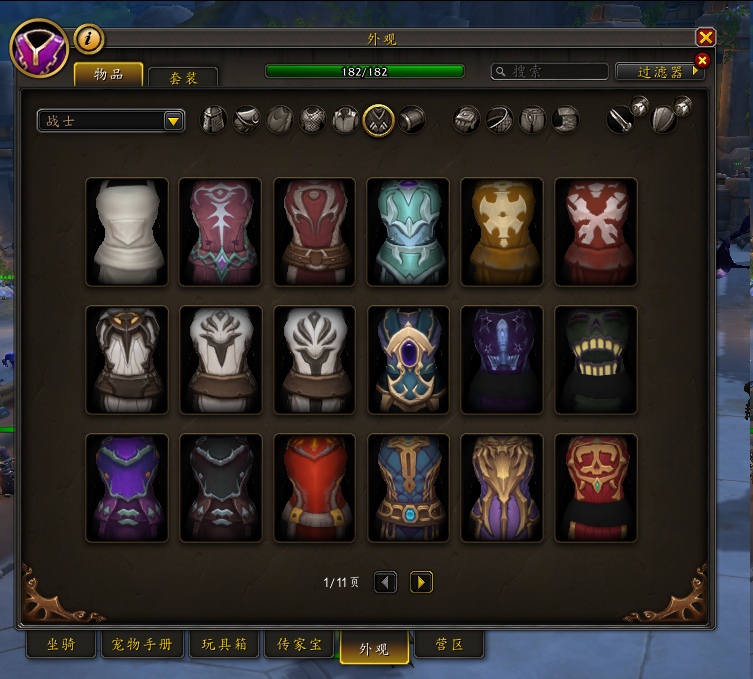Open the 过滤器 filter menu
Viewport: 753px width, 679px height.
point(661,72)
